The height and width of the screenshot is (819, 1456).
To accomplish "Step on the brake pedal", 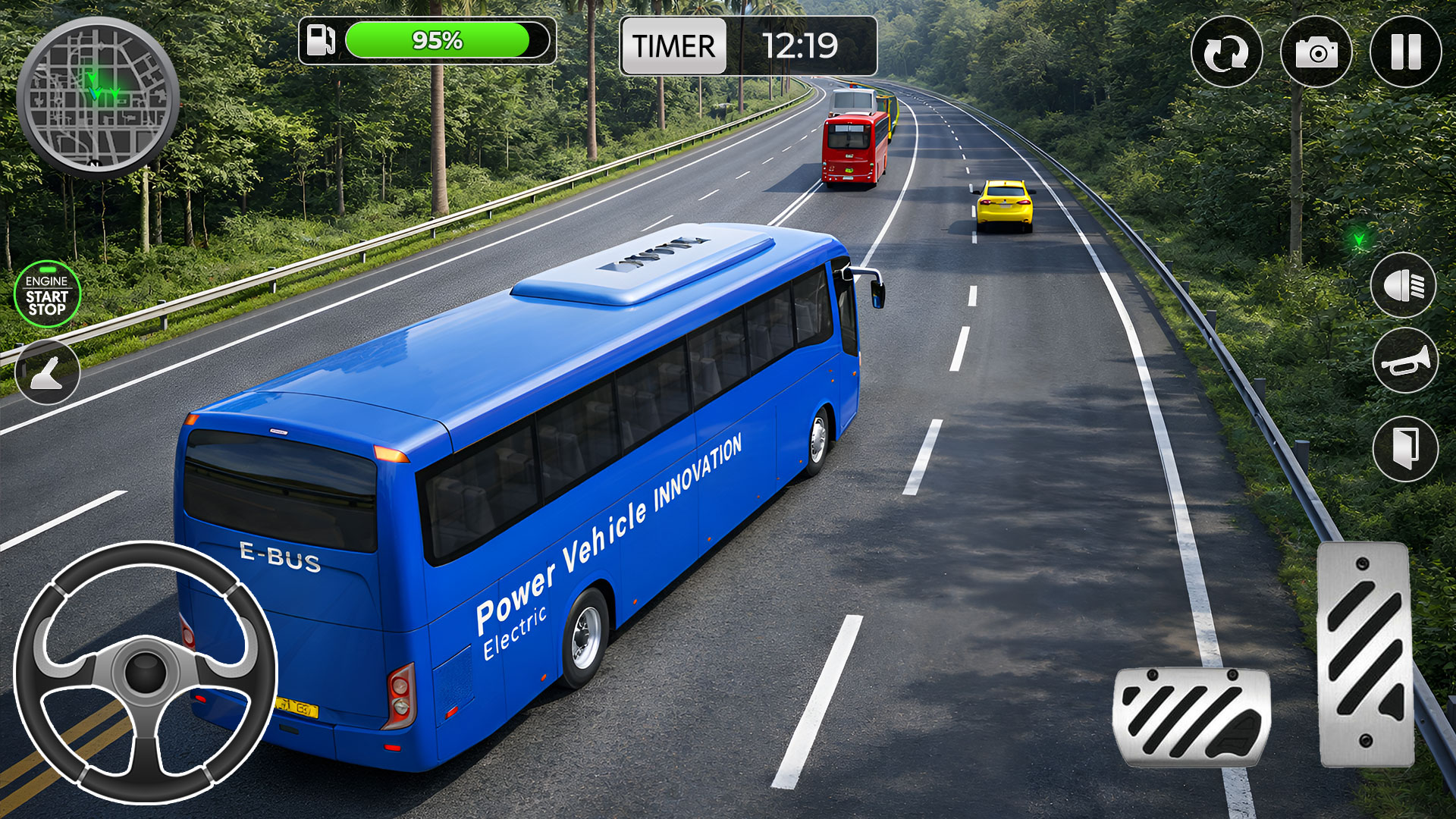I will (1191, 717).
